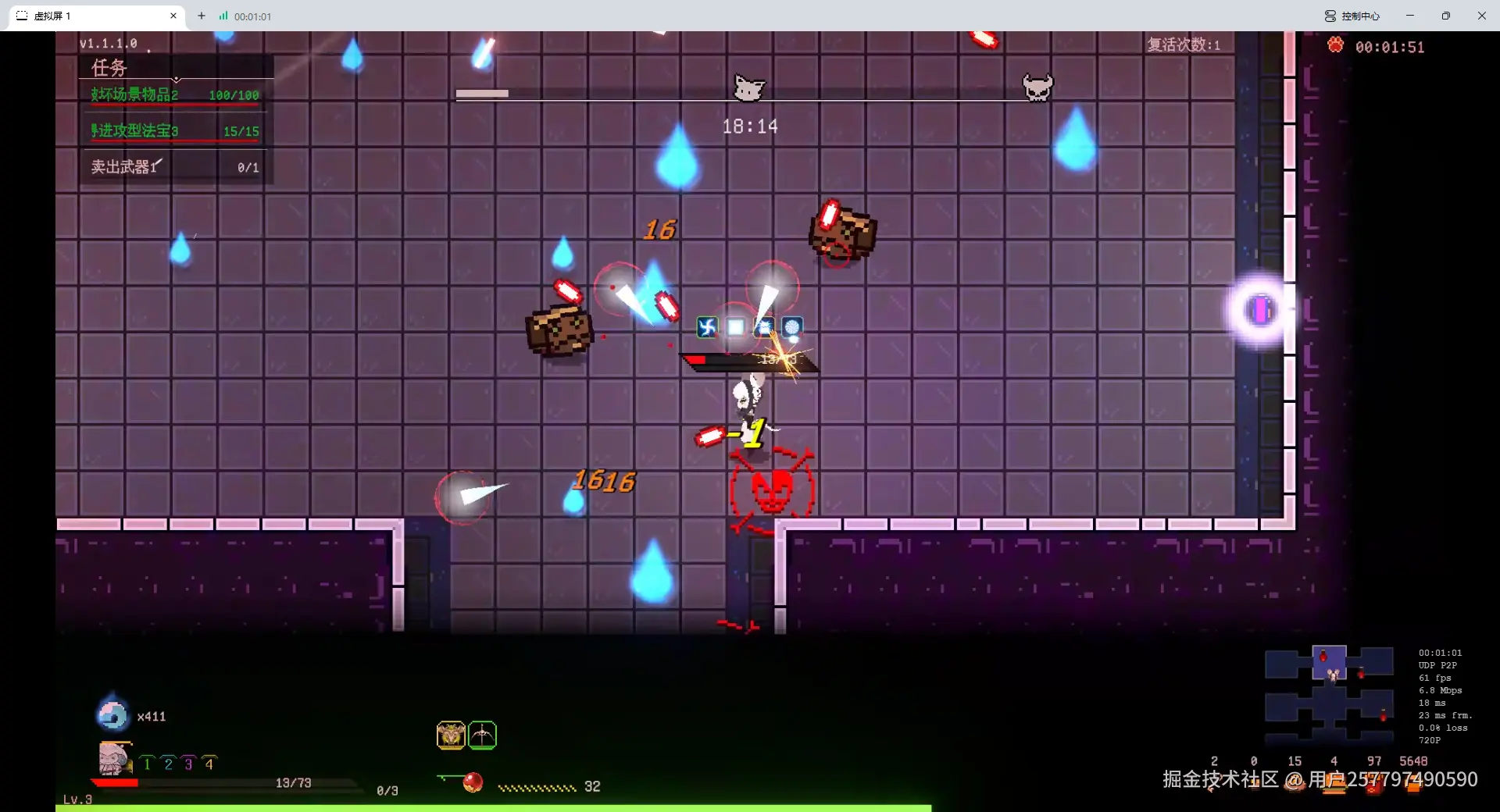The height and width of the screenshot is (812, 1500).
Task: Choose the purple number 3 slot
Action: 188,764
